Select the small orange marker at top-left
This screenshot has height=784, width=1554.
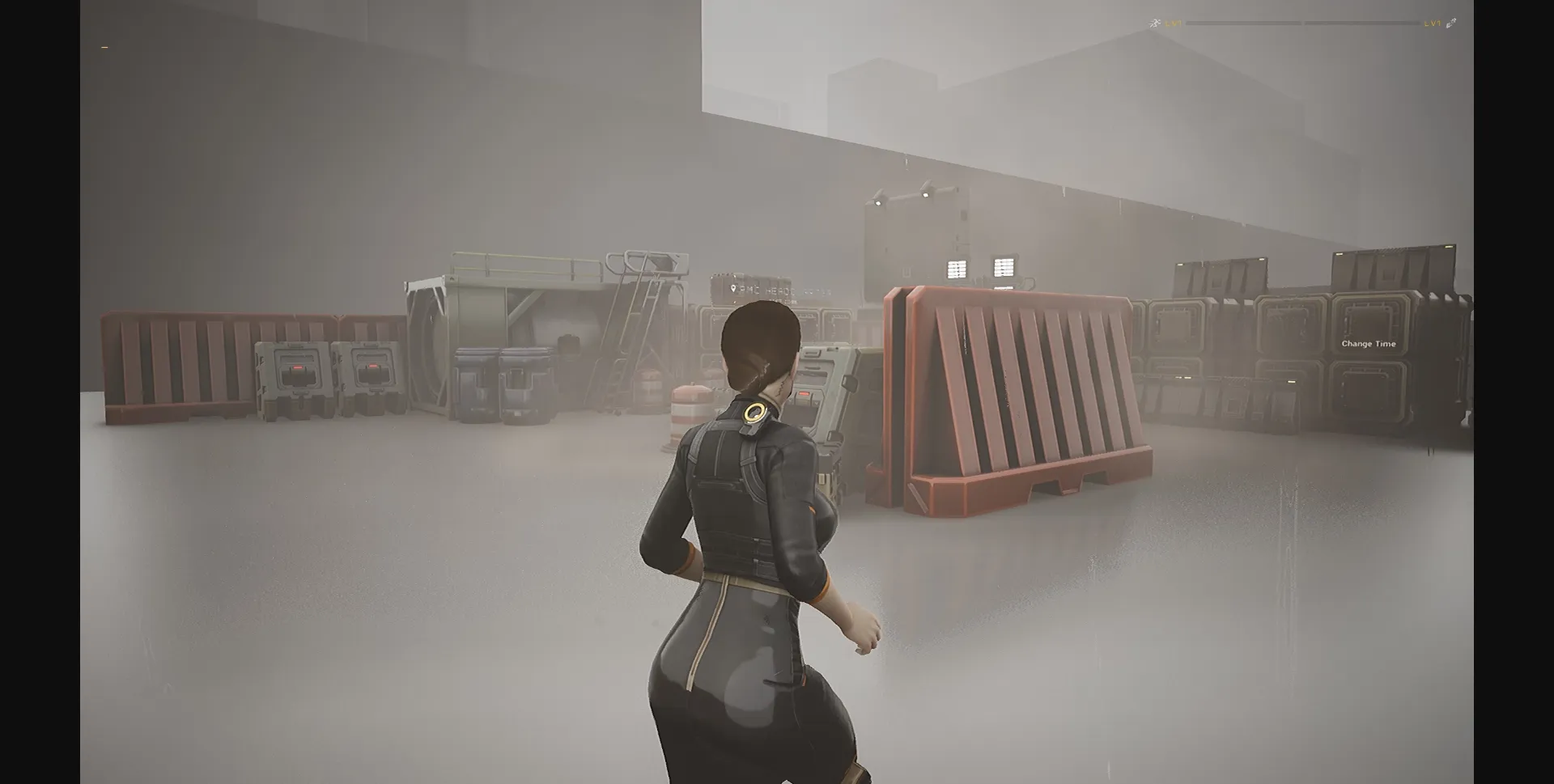[106, 49]
